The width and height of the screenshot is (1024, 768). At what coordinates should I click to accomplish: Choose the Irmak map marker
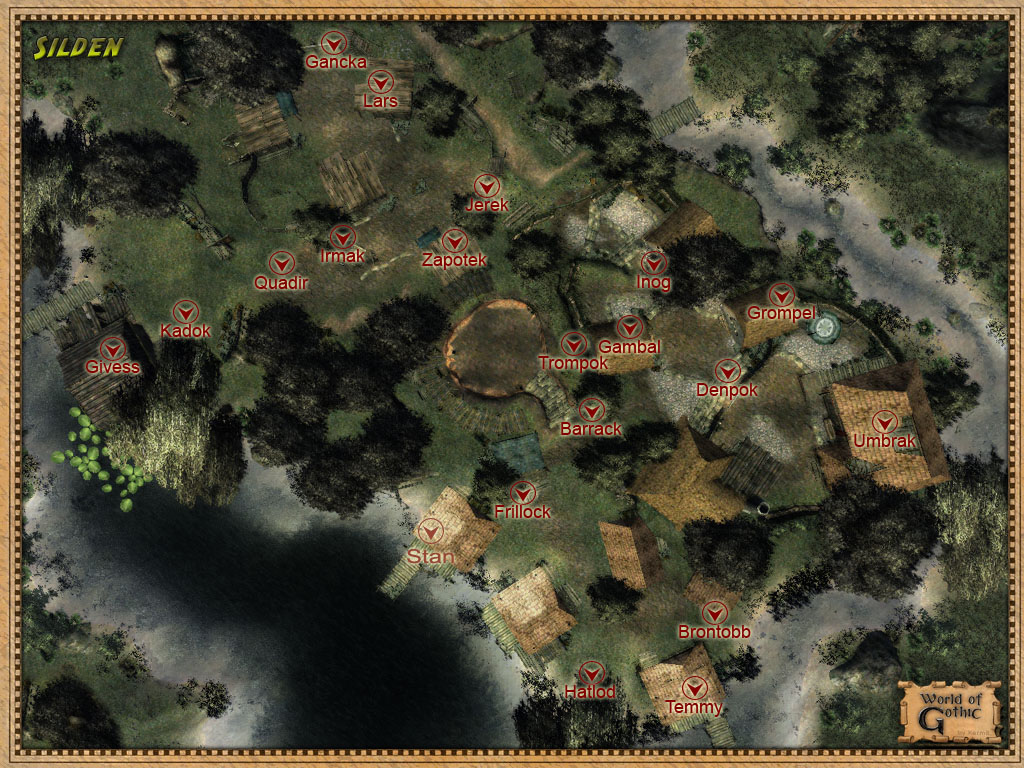point(343,238)
